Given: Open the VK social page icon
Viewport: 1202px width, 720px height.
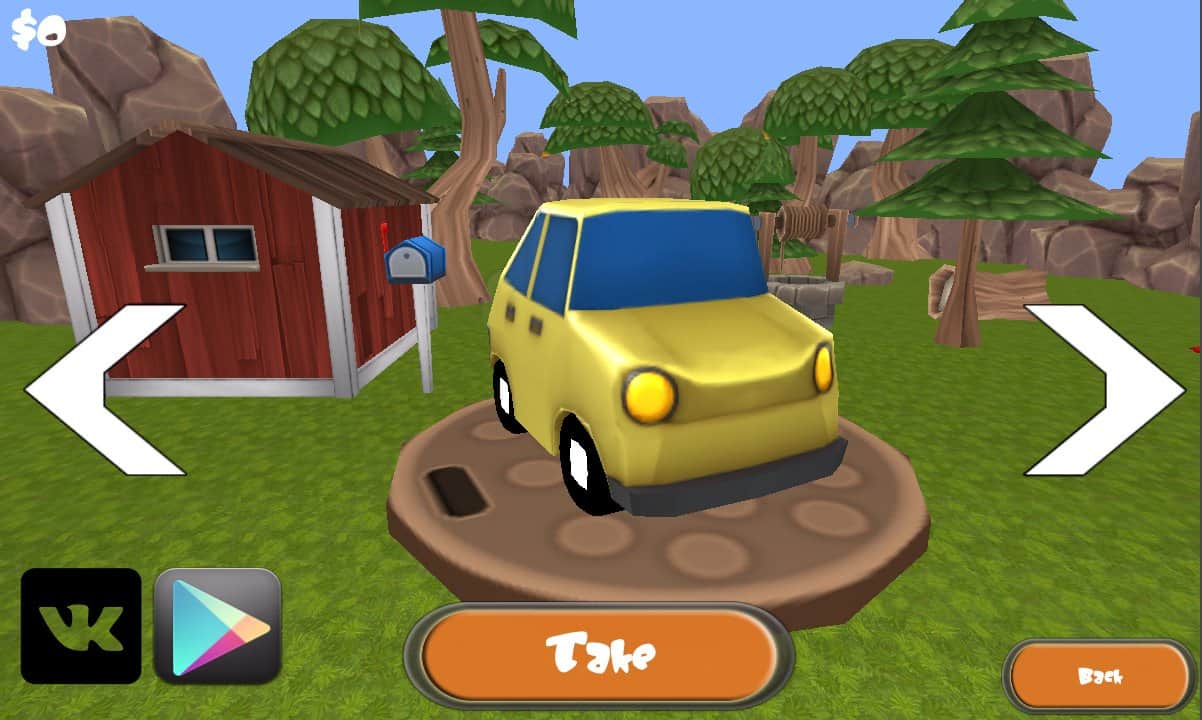Looking at the screenshot, I should tap(81, 626).
